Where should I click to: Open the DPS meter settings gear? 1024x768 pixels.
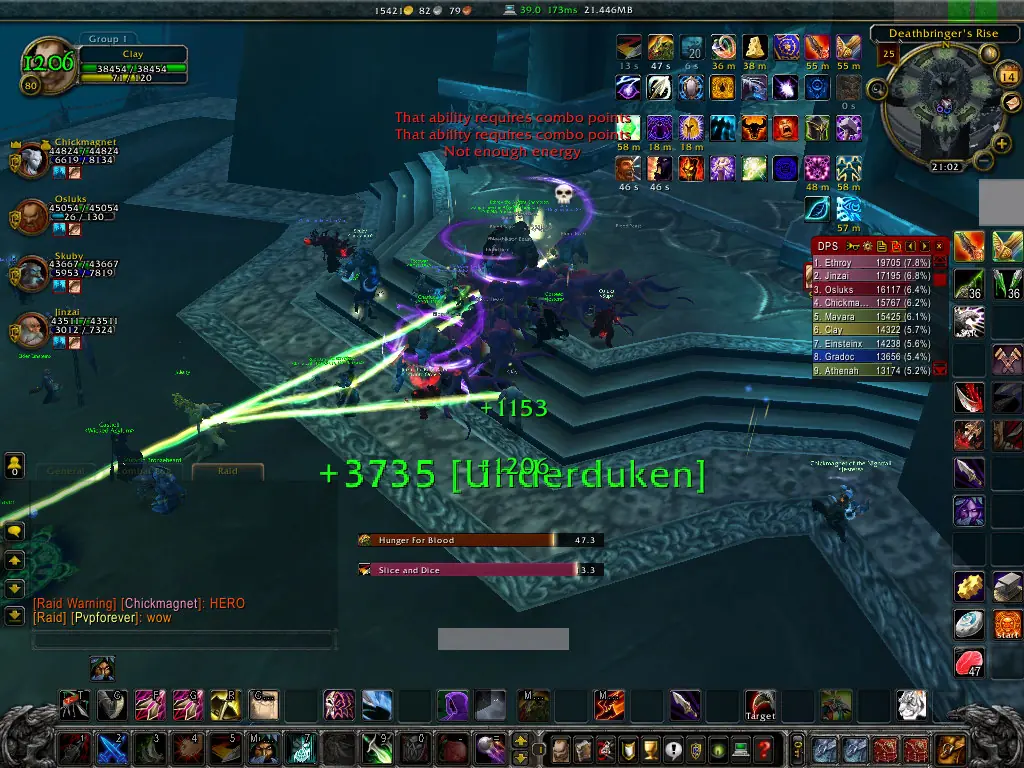coord(867,245)
